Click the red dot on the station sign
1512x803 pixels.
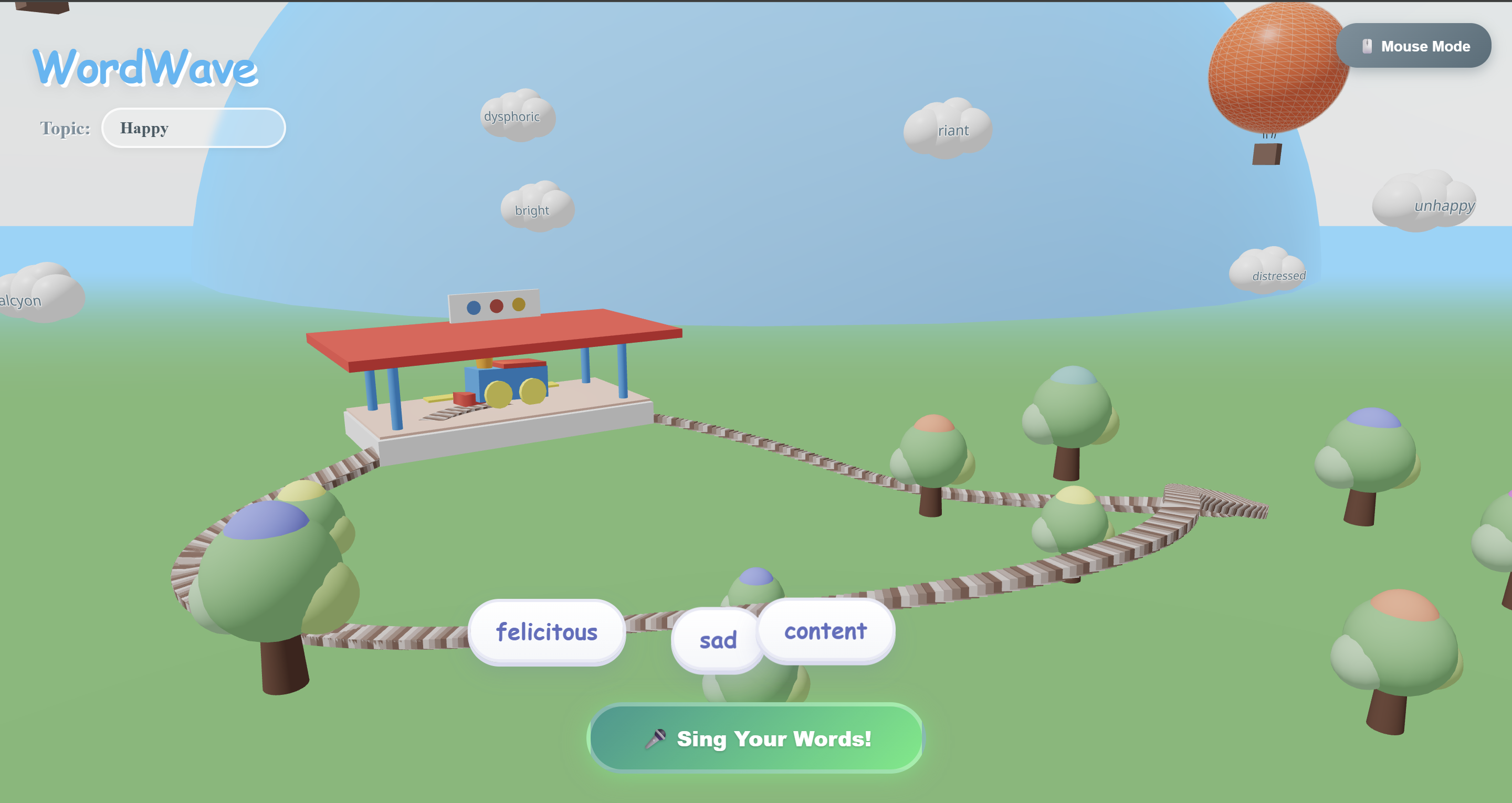496,306
